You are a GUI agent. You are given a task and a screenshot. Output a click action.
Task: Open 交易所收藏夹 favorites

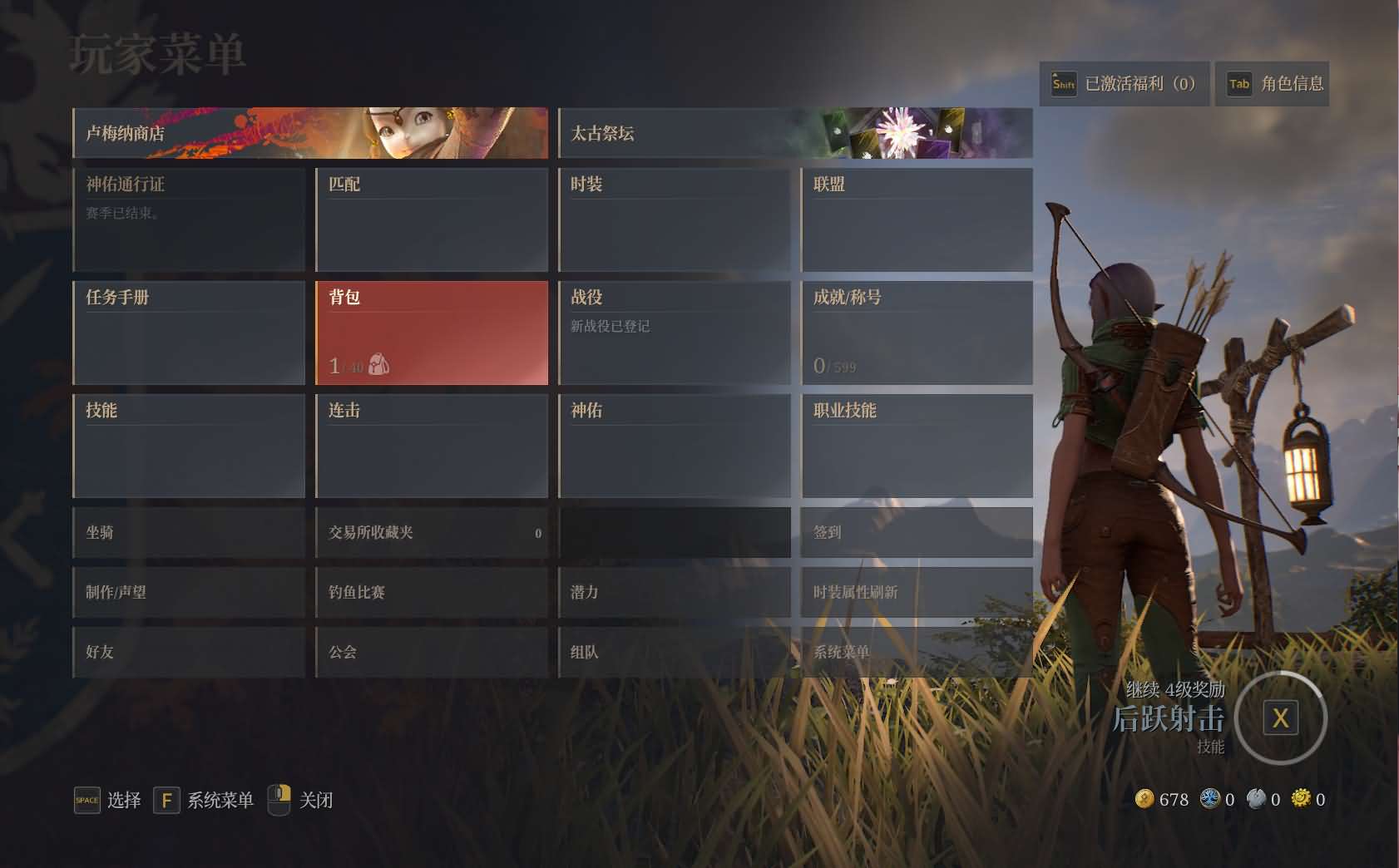coord(432,532)
